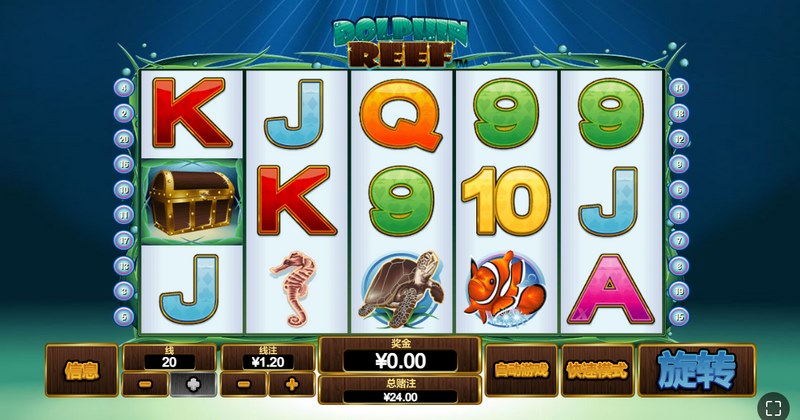The image size is (800, 420).
Task: Enter fullscreen using the corner icon
Action: click(772, 406)
